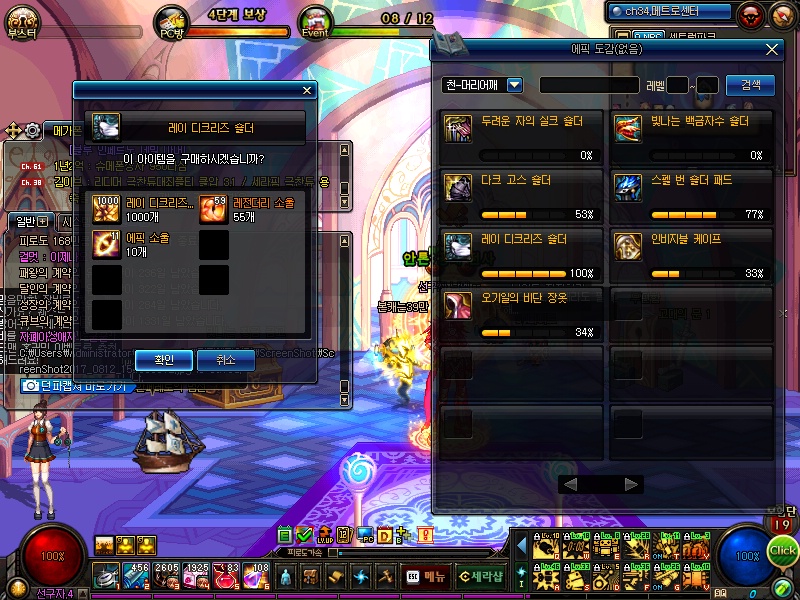Viewport: 800px width, 600px height.
Task: Open the 천-머리어깨 category dropdown
Action: coord(514,85)
